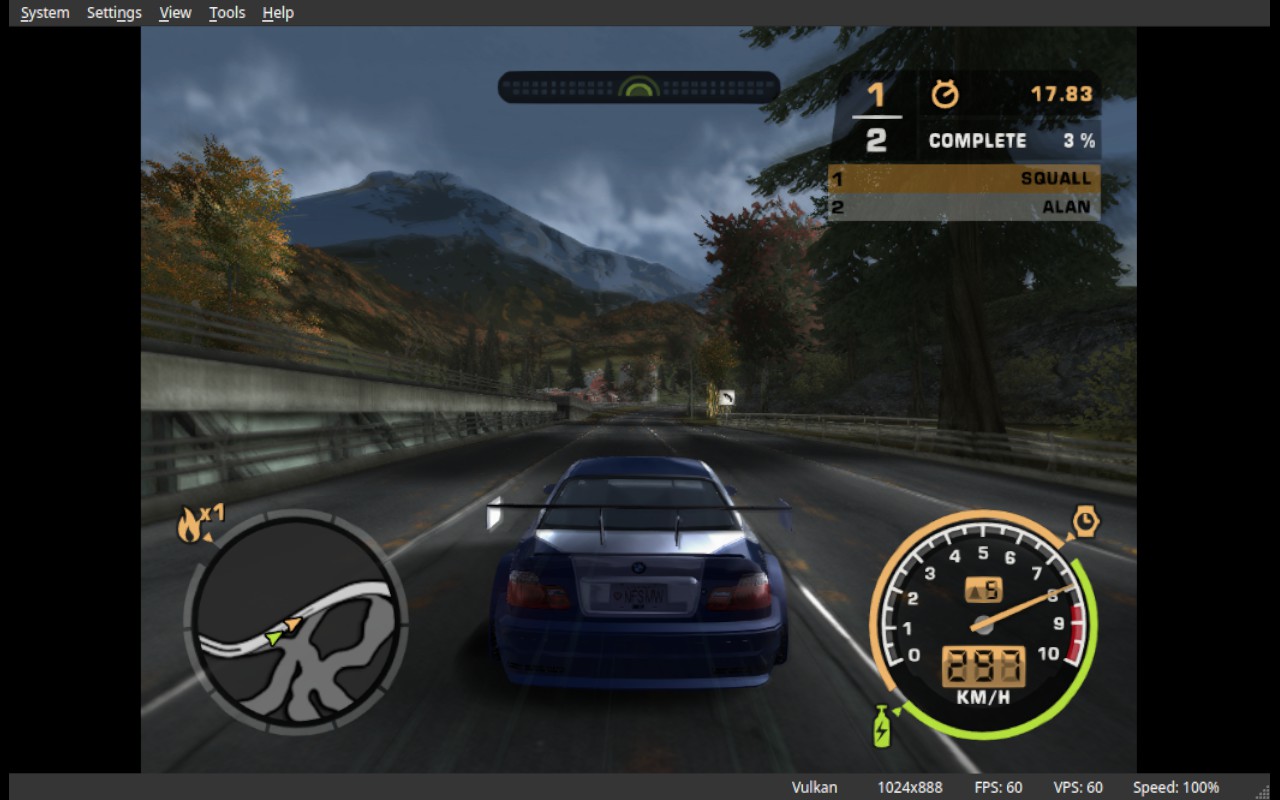Open the Help menu
Viewport: 1280px width, 800px height.
(278, 13)
